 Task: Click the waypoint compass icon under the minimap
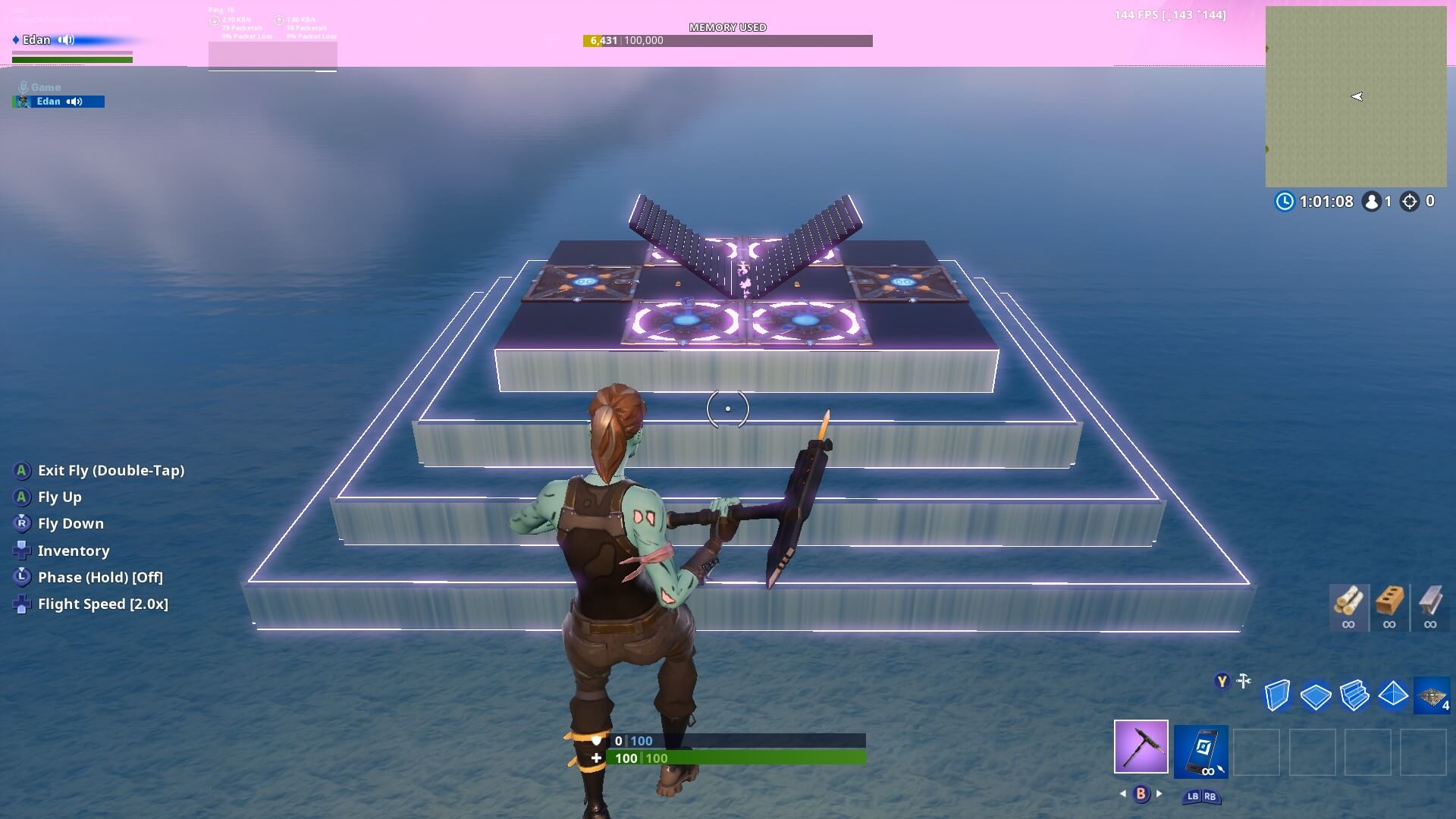pos(1411,202)
